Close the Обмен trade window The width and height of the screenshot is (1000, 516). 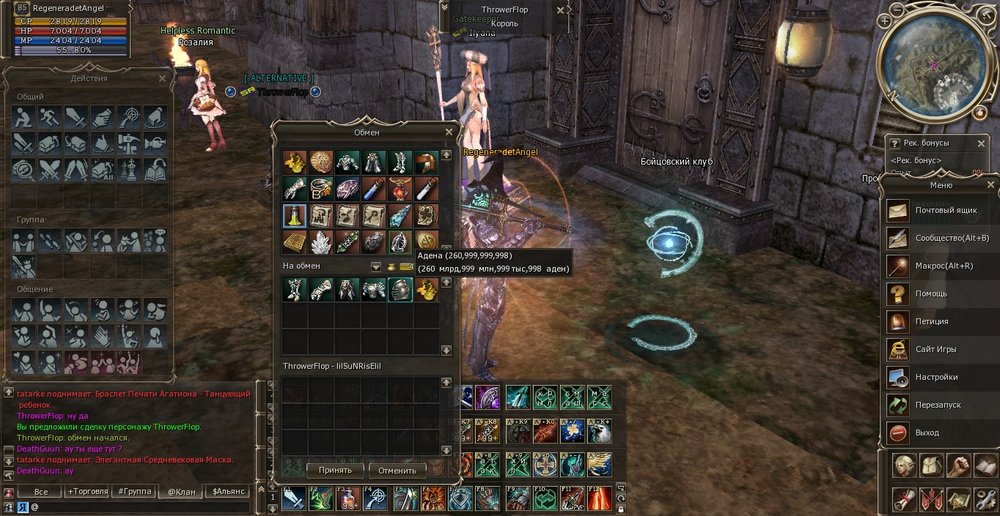point(449,131)
